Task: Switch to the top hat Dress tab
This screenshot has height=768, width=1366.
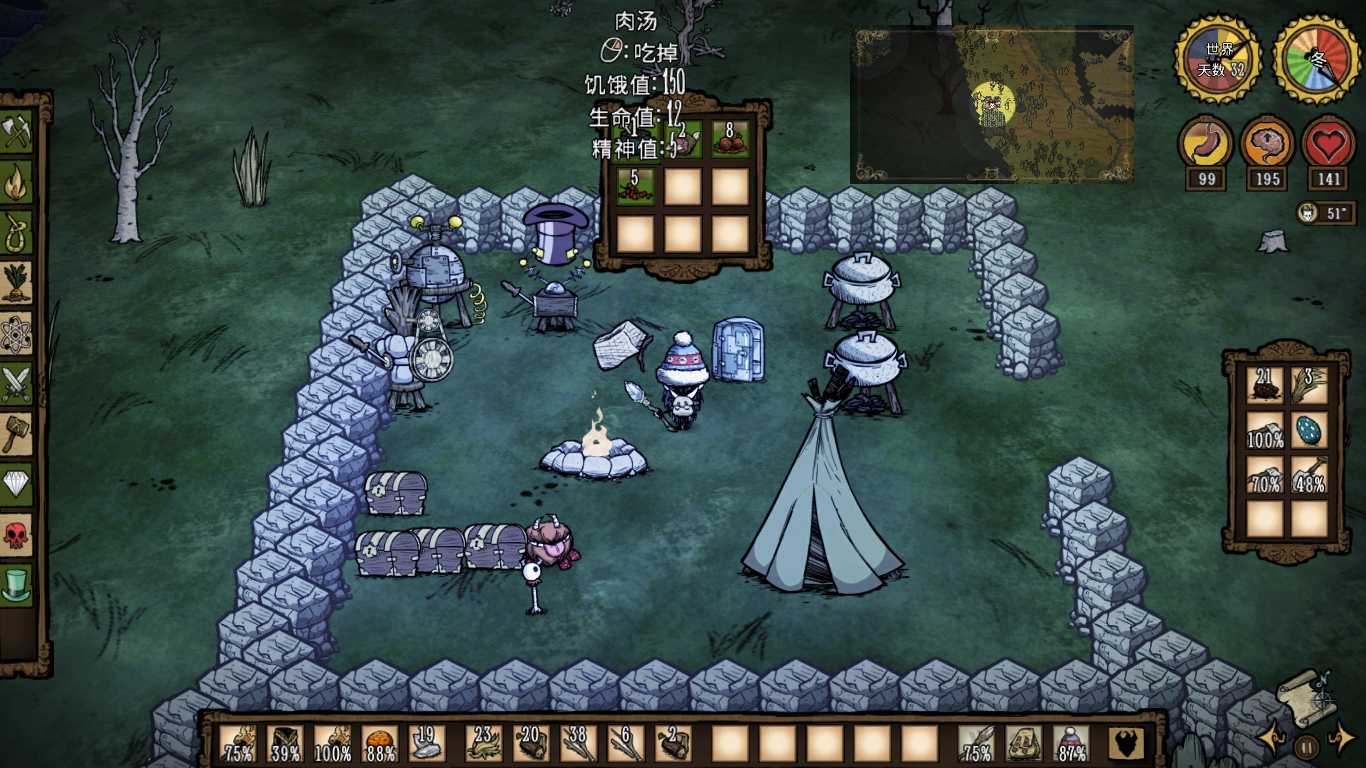Action: 18,584
